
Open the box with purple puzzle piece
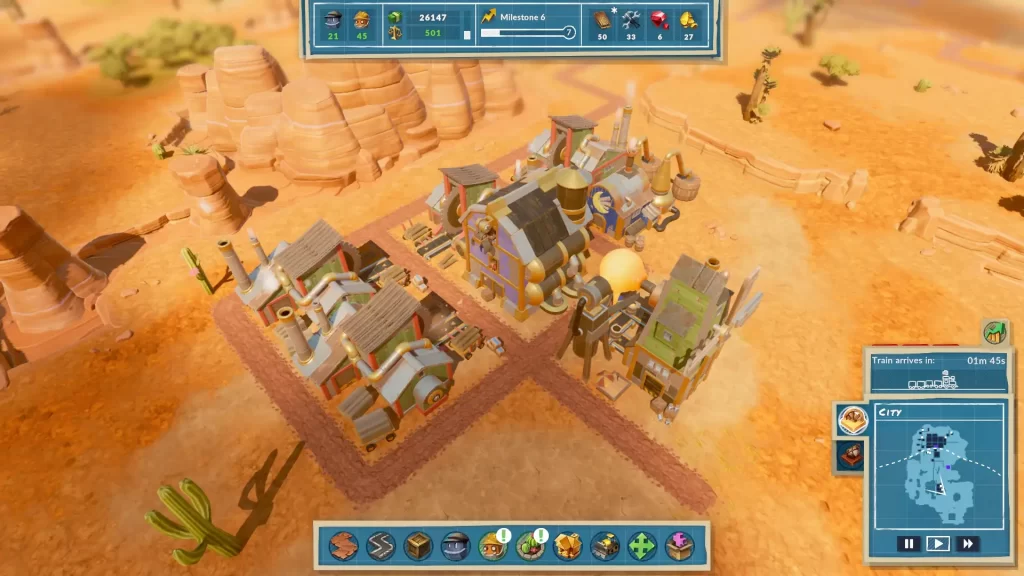(679, 545)
